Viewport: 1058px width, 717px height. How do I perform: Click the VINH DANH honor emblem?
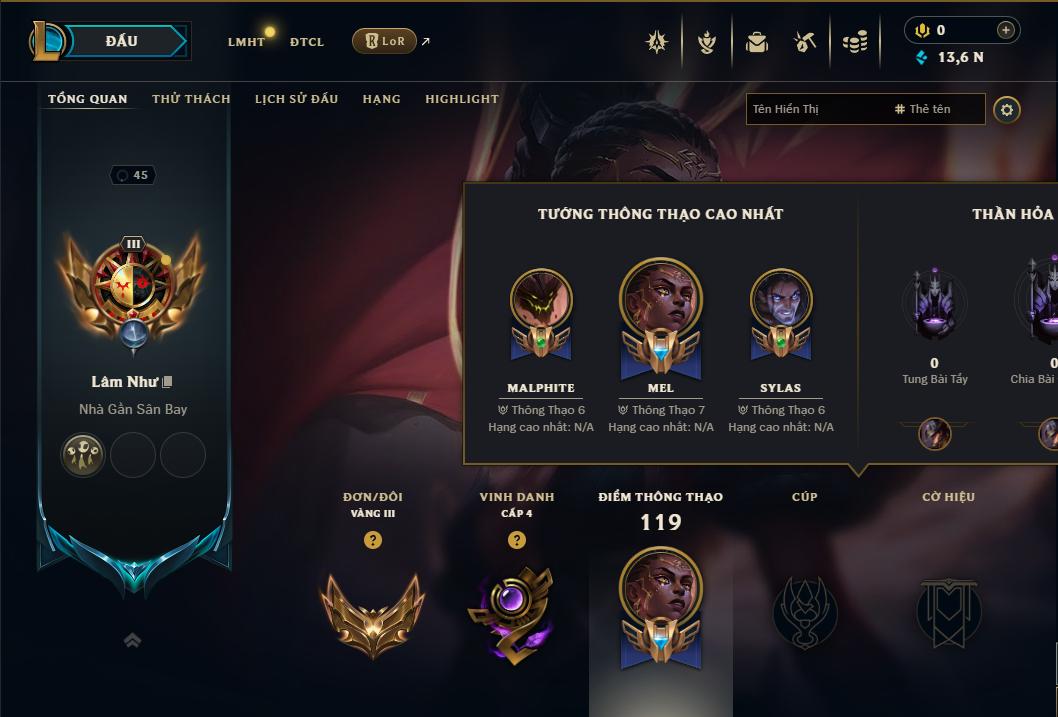pos(516,612)
